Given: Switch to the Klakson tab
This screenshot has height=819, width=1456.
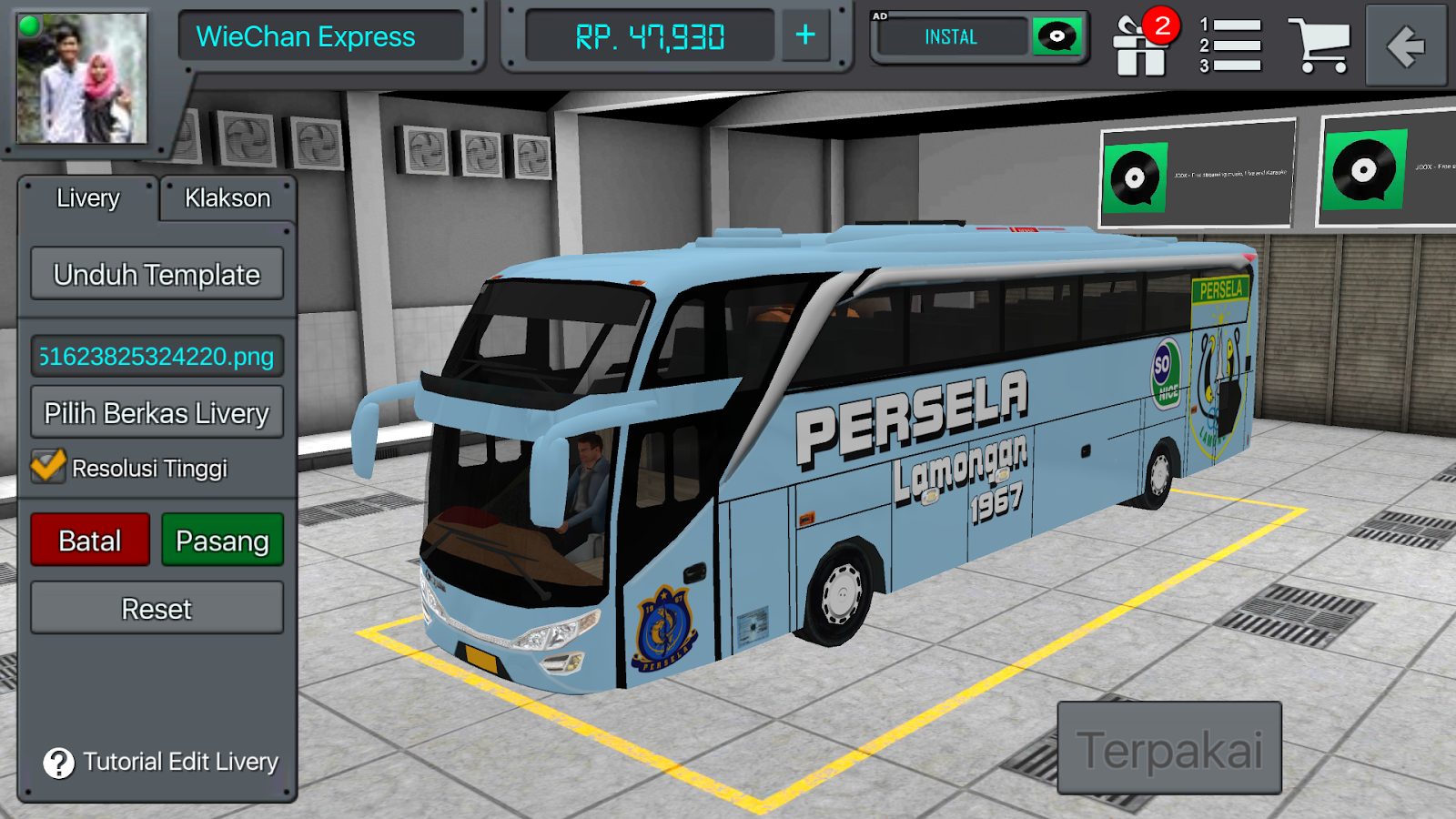Looking at the screenshot, I should coord(227,197).
